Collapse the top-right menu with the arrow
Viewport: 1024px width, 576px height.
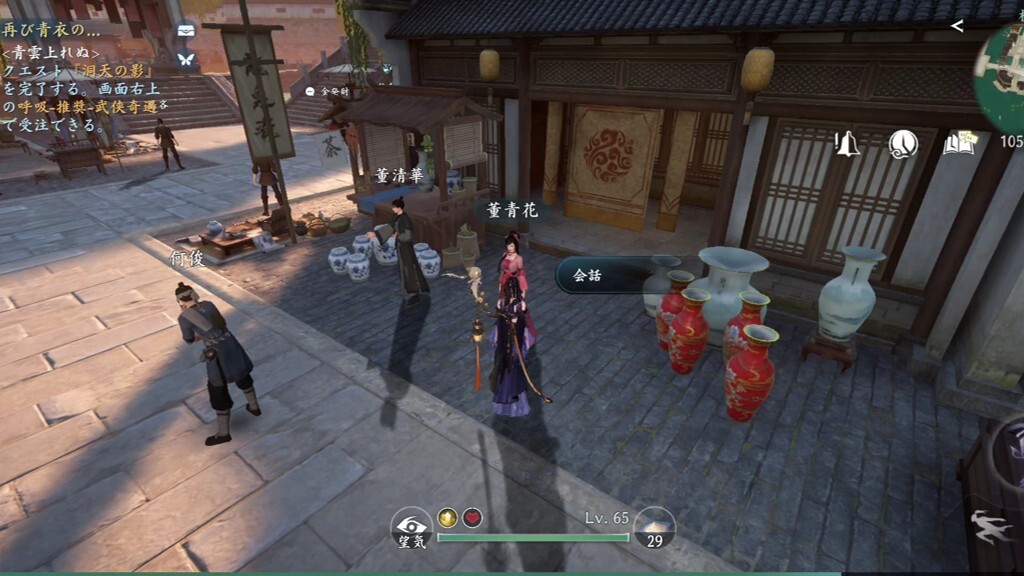pos(957,26)
